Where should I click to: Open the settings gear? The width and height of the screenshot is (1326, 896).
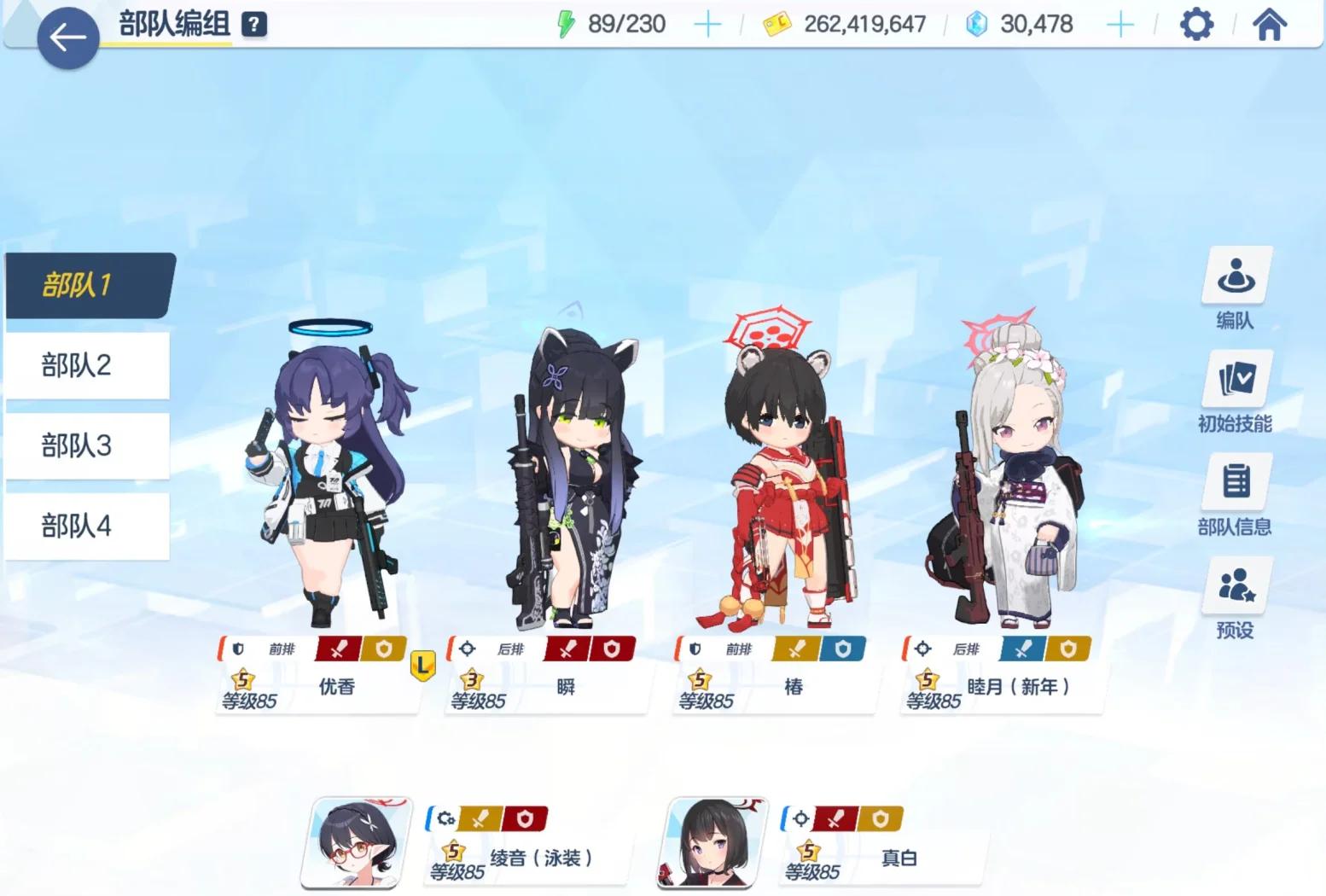click(x=1196, y=25)
